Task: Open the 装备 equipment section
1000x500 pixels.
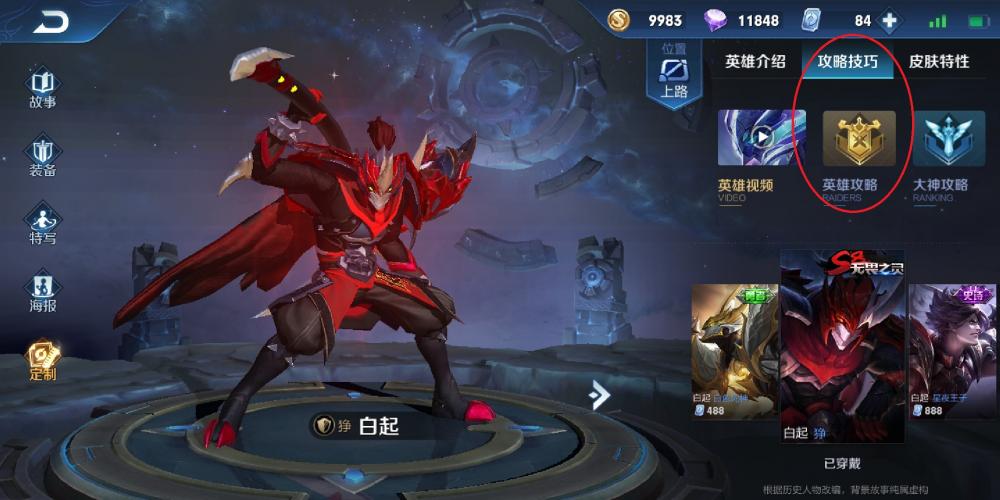Action: (43, 156)
